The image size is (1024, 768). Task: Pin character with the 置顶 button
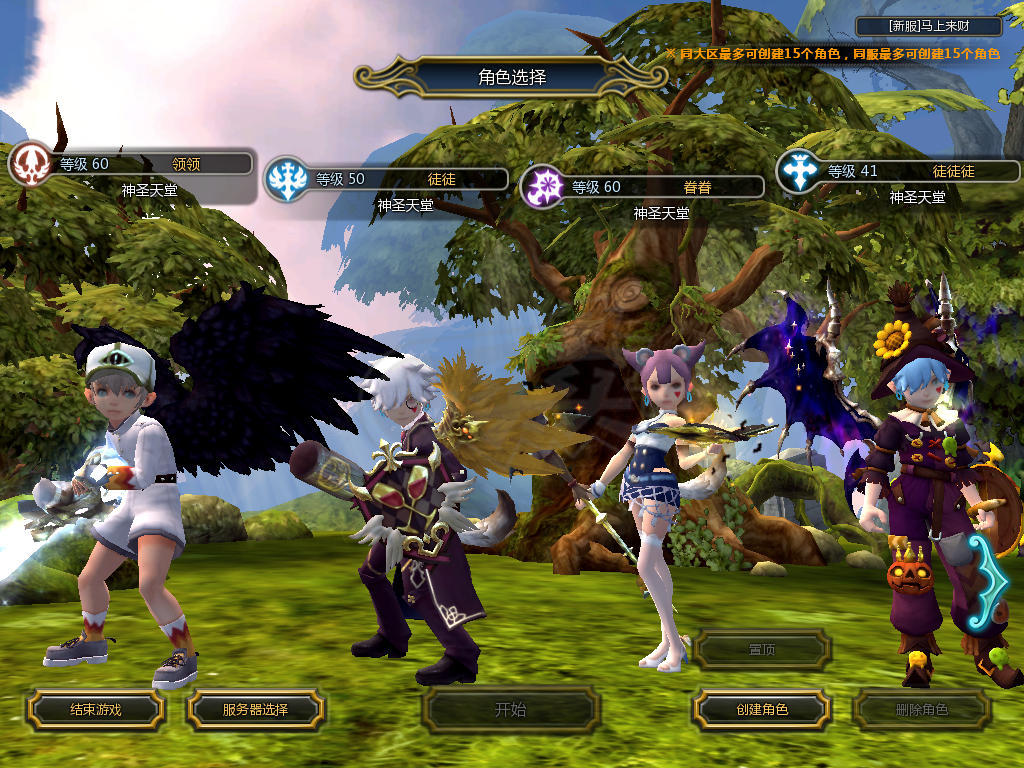point(761,650)
